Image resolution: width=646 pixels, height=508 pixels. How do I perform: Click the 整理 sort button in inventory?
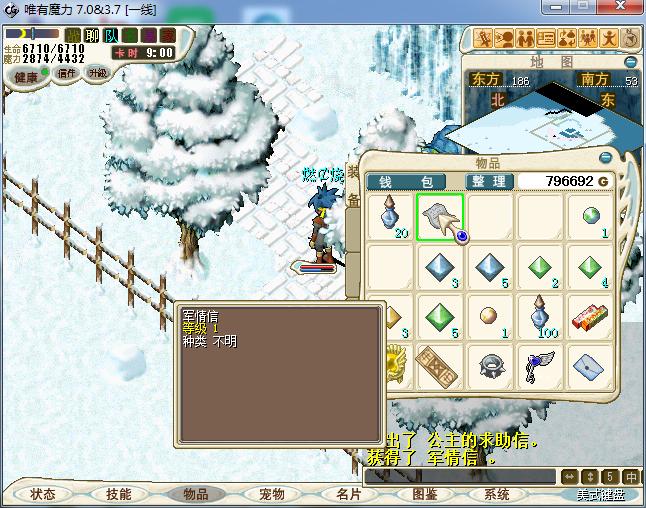[x=490, y=181]
